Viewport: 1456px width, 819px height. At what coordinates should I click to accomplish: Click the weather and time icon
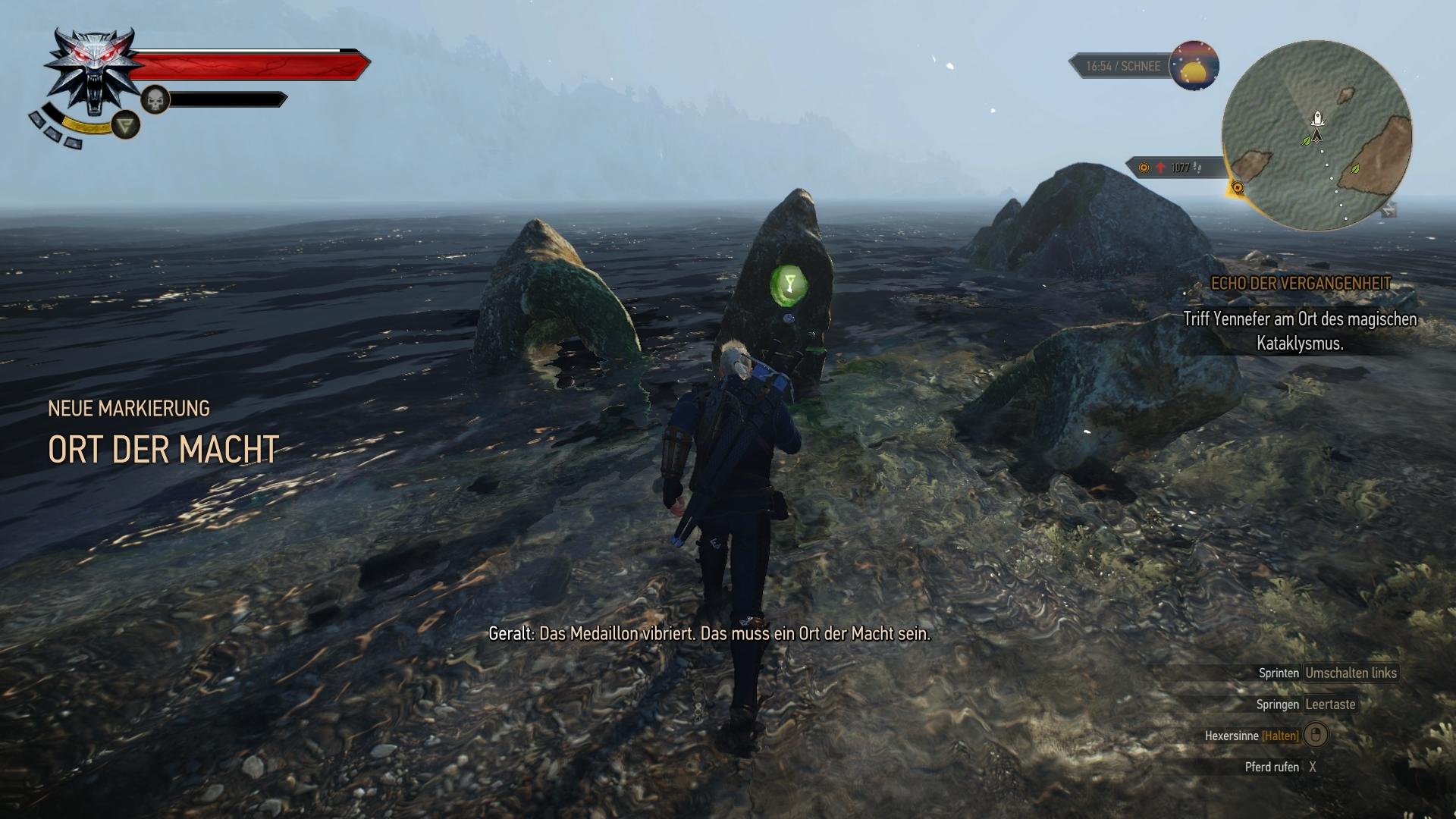coord(1194,66)
